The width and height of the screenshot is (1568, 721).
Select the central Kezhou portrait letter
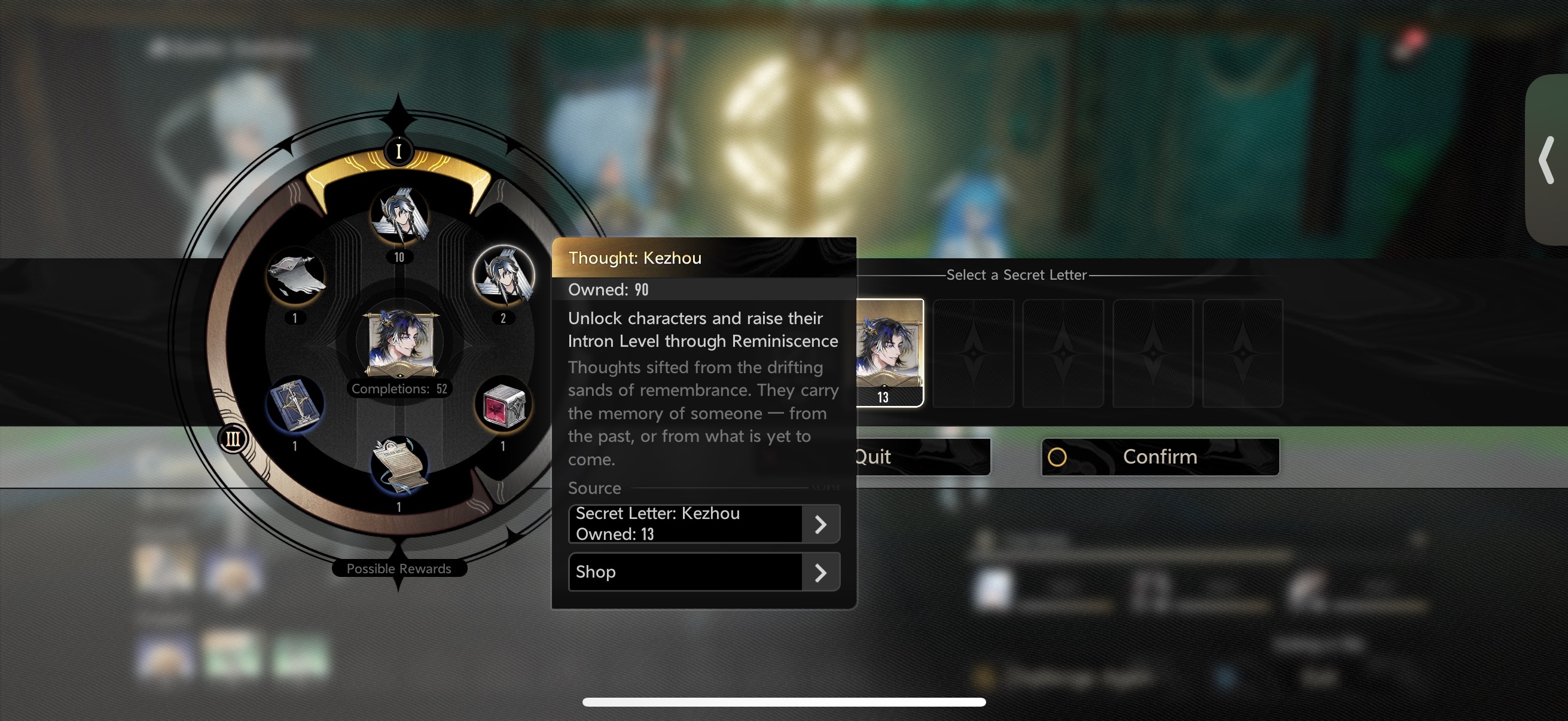(399, 342)
